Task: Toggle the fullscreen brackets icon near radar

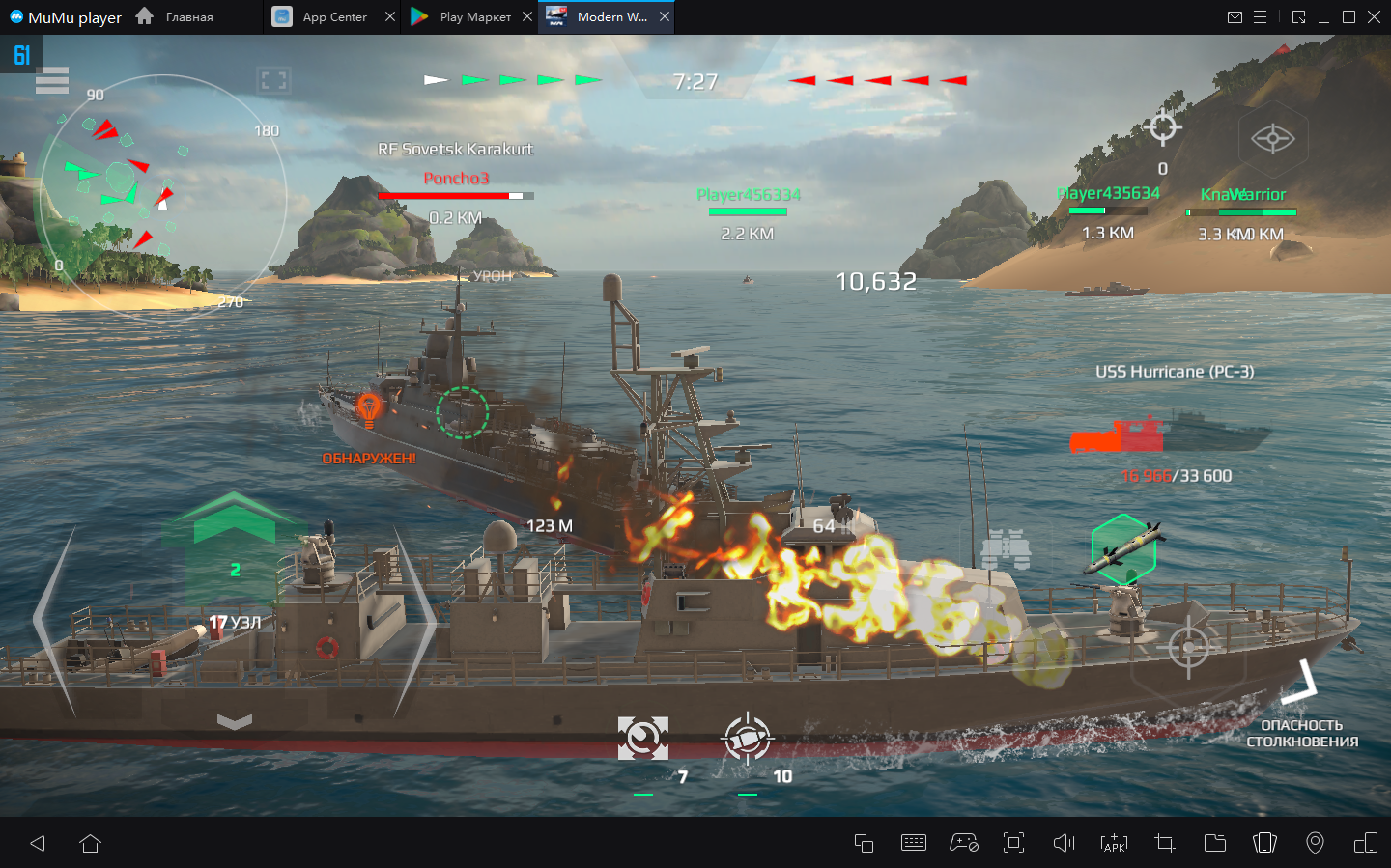Action: point(273,81)
